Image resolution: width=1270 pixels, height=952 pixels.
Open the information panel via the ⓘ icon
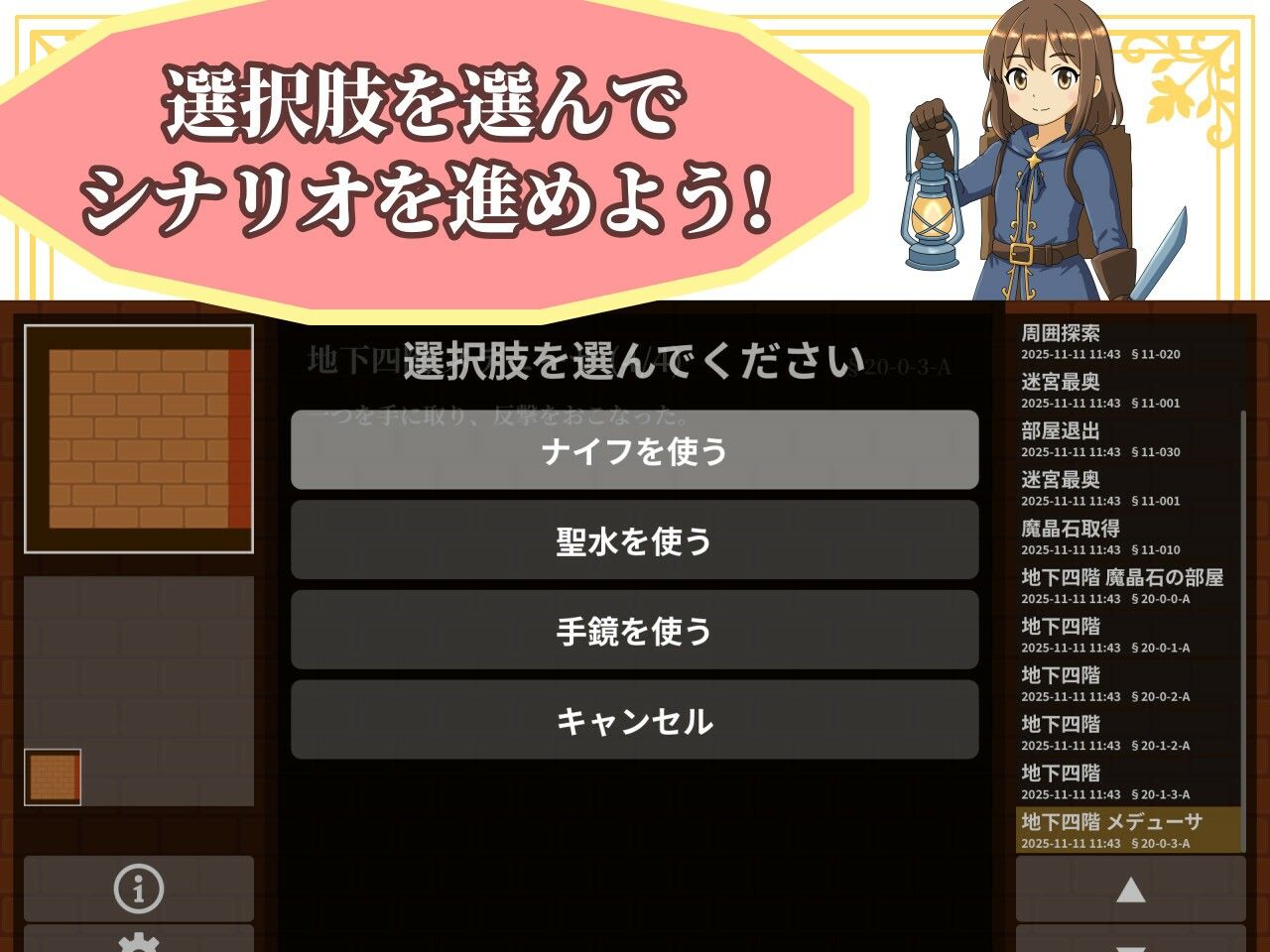137,889
